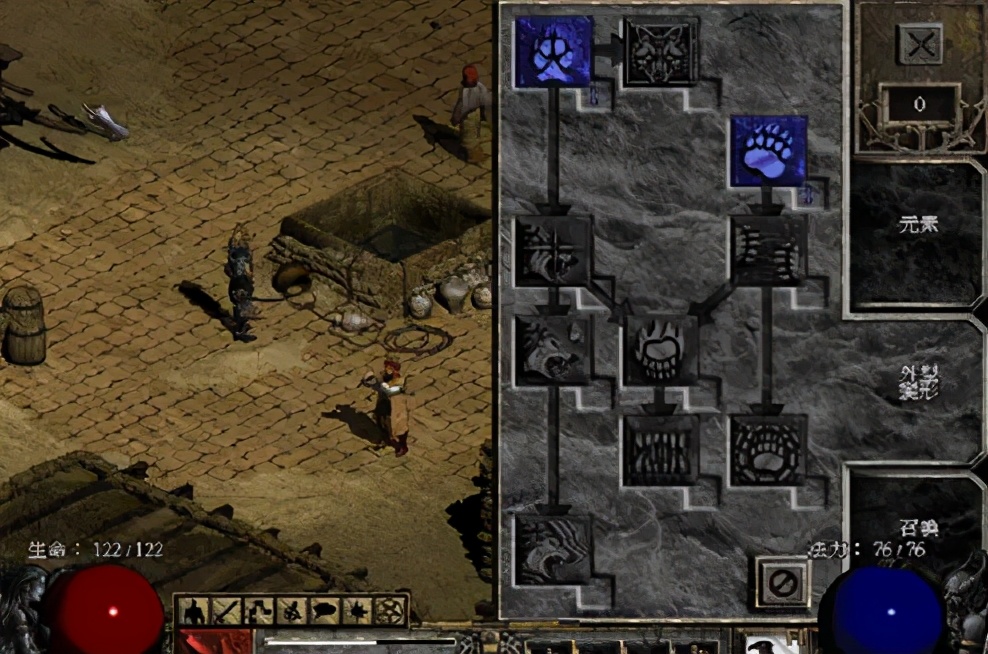
Task: Select the Werebear paw skill
Action: pos(768,152)
